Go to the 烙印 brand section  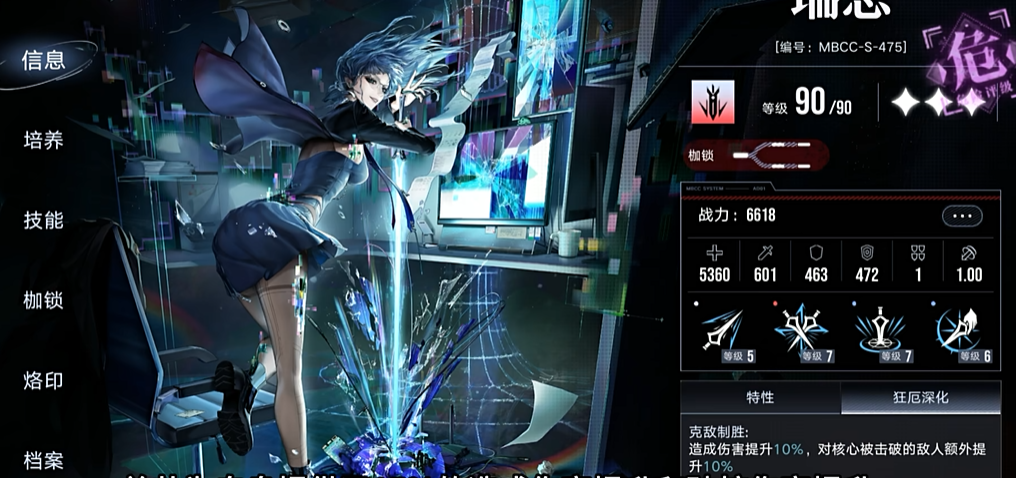click(44, 380)
